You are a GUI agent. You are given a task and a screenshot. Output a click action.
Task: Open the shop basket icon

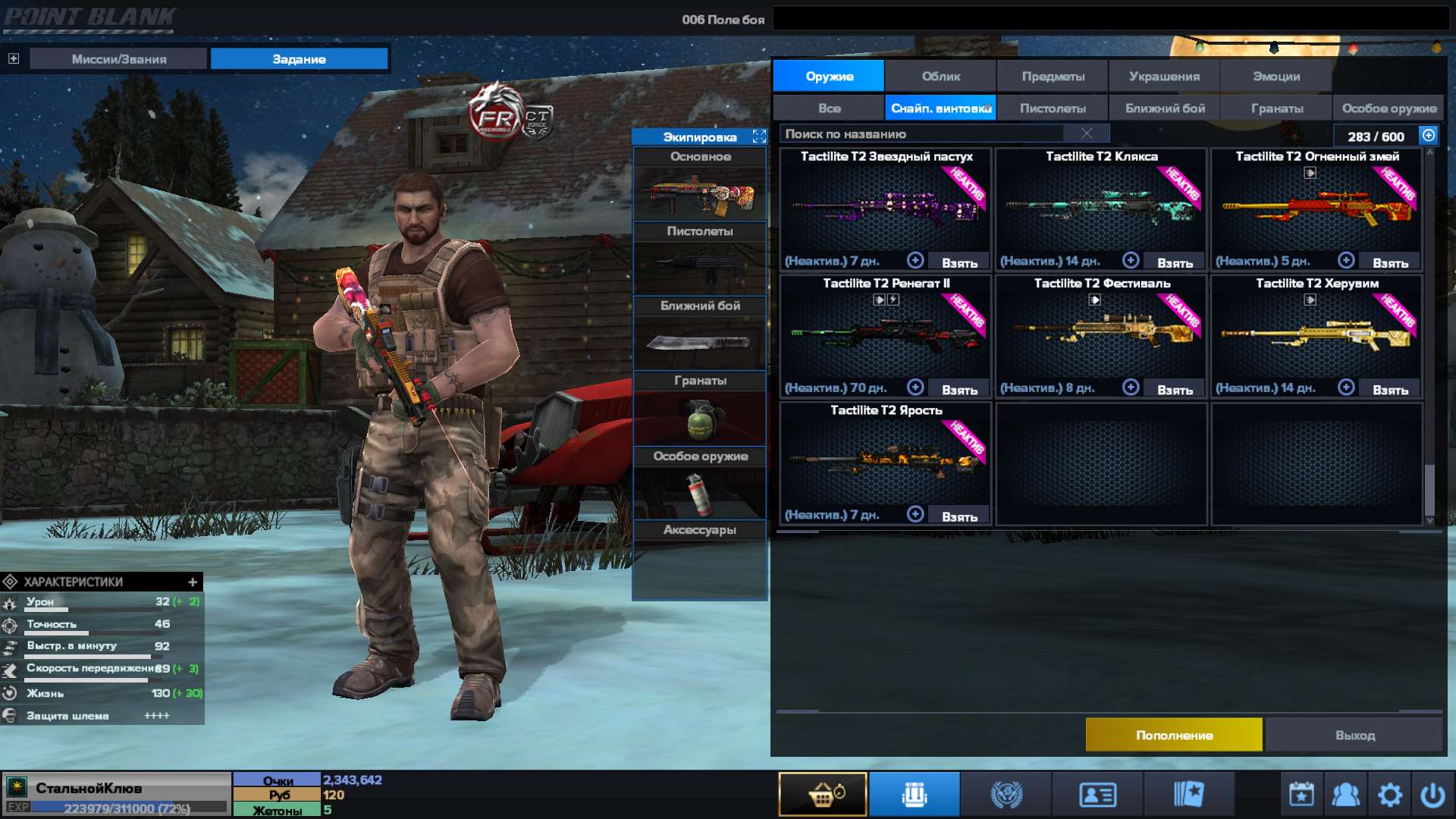[823, 793]
